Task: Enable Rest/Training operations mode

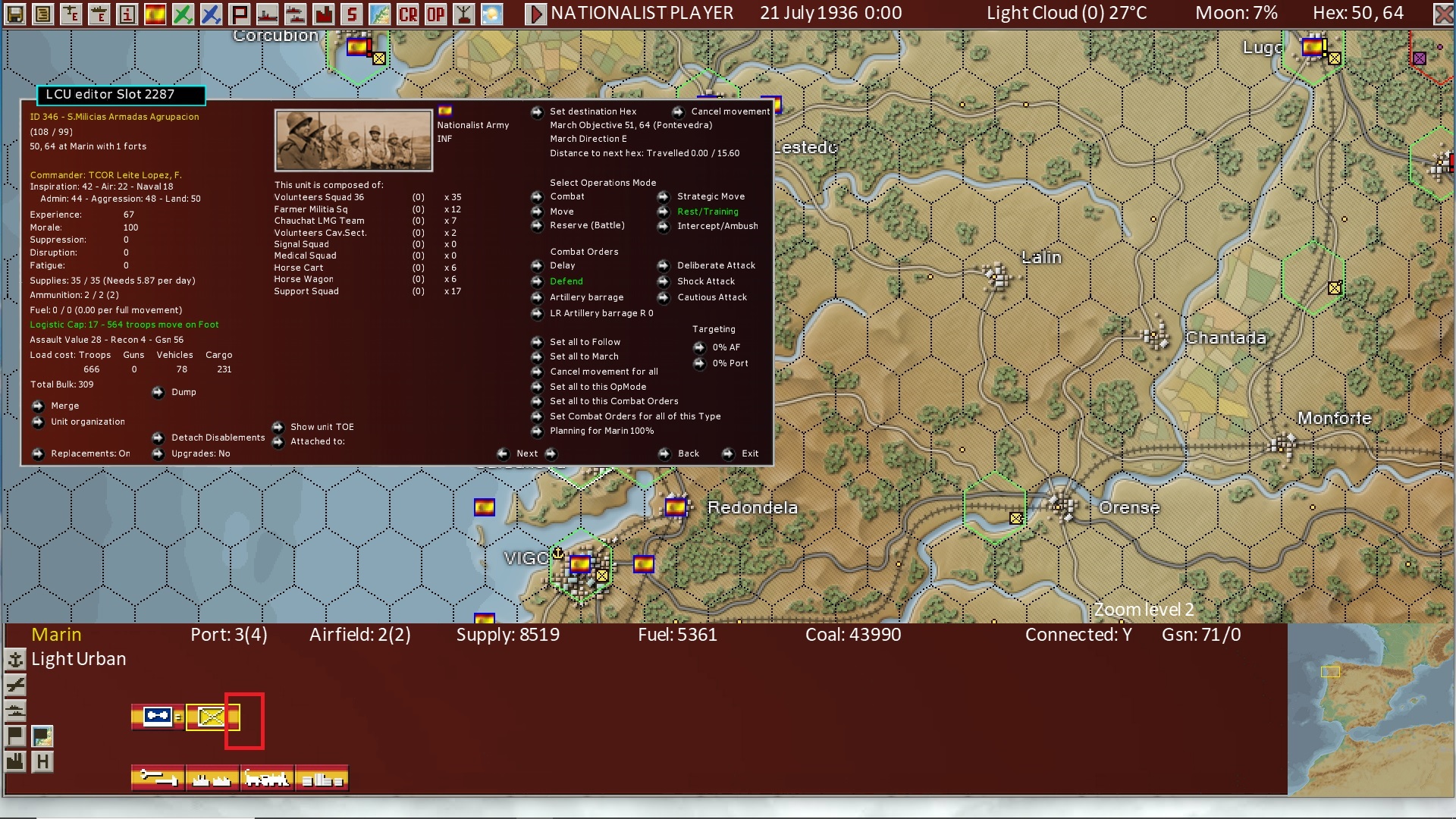Action: click(x=707, y=212)
